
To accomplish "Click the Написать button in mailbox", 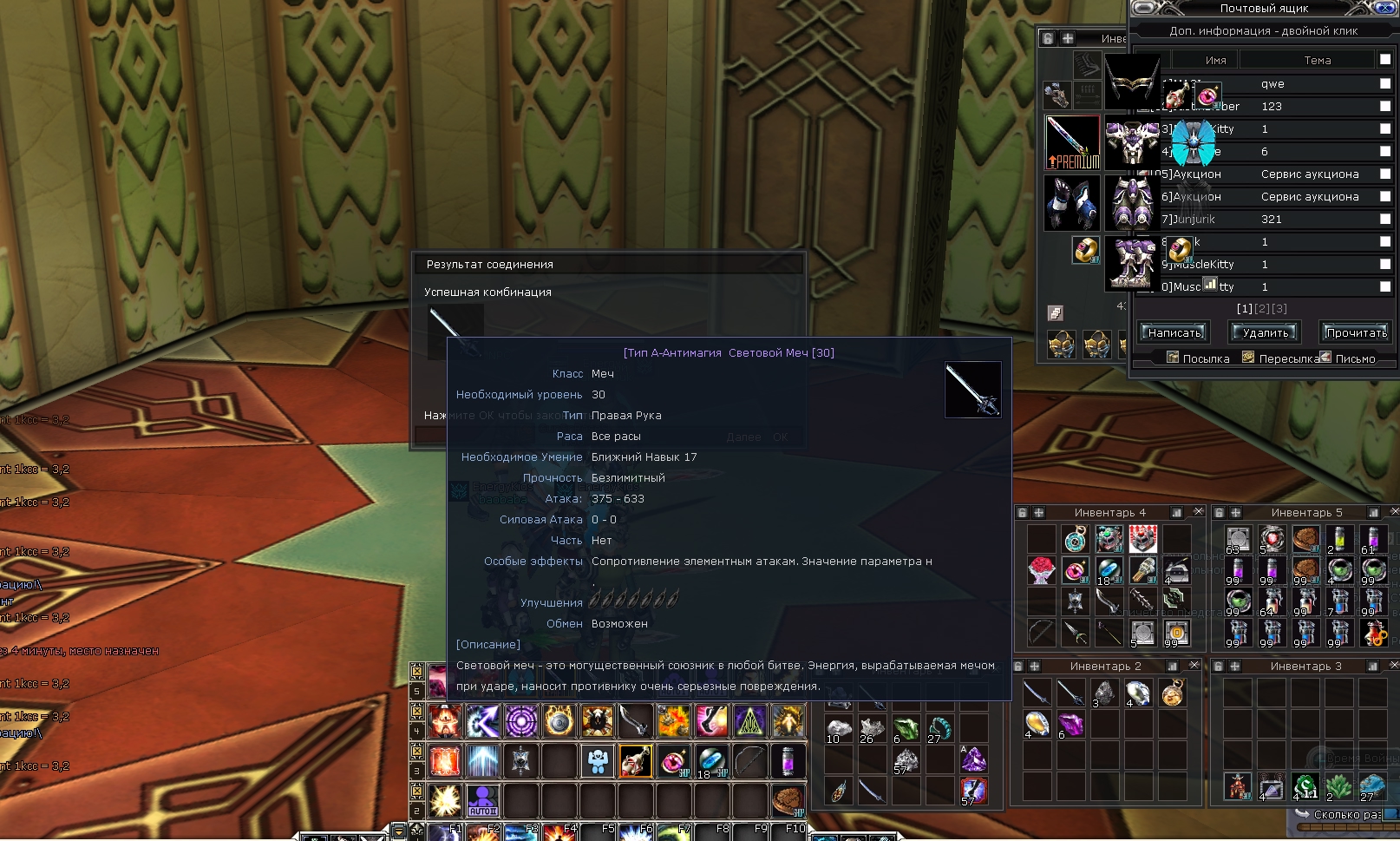I will pyautogui.click(x=1174, y=332).
